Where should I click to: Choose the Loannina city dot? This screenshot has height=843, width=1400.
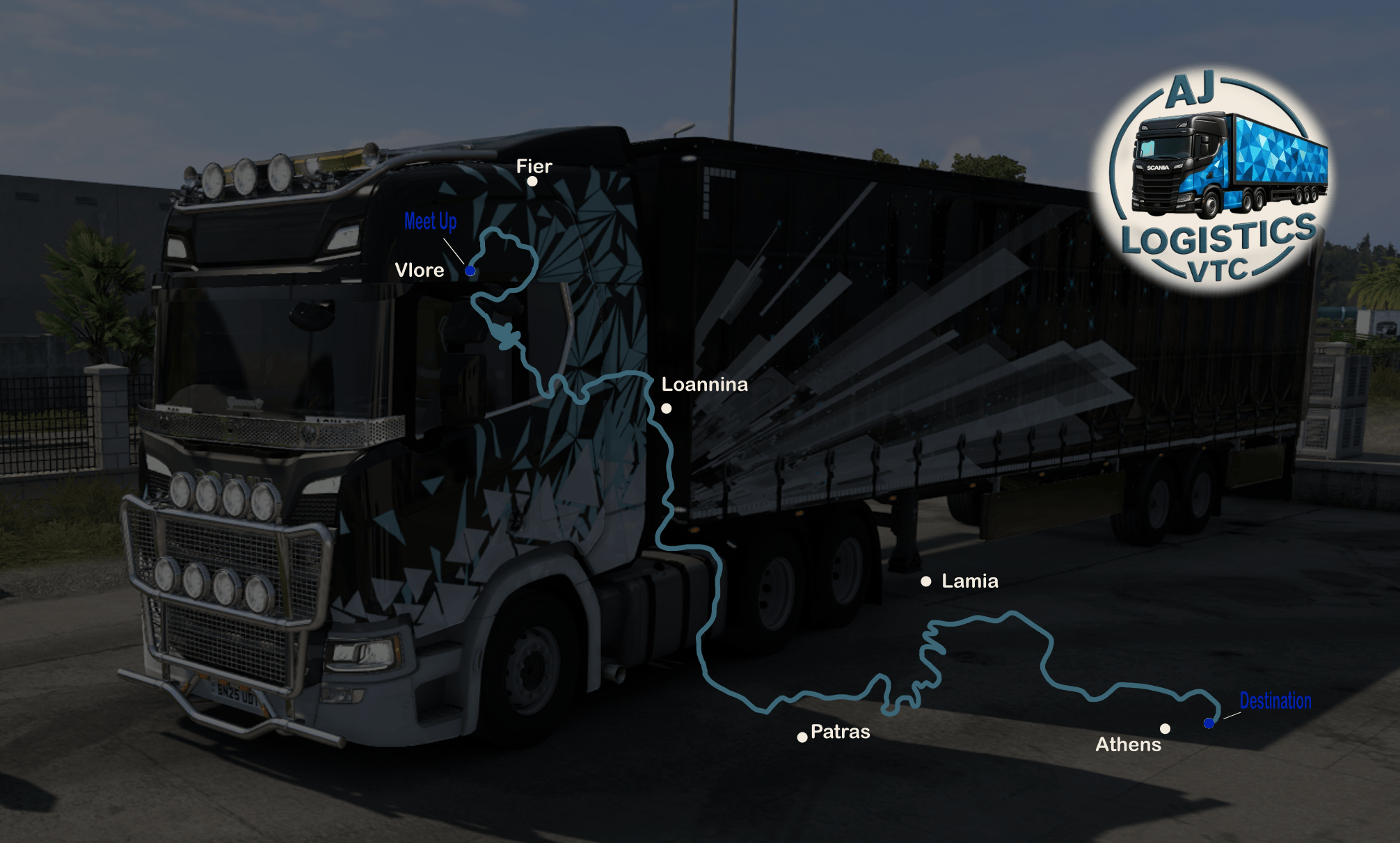(x=667, y=408)
